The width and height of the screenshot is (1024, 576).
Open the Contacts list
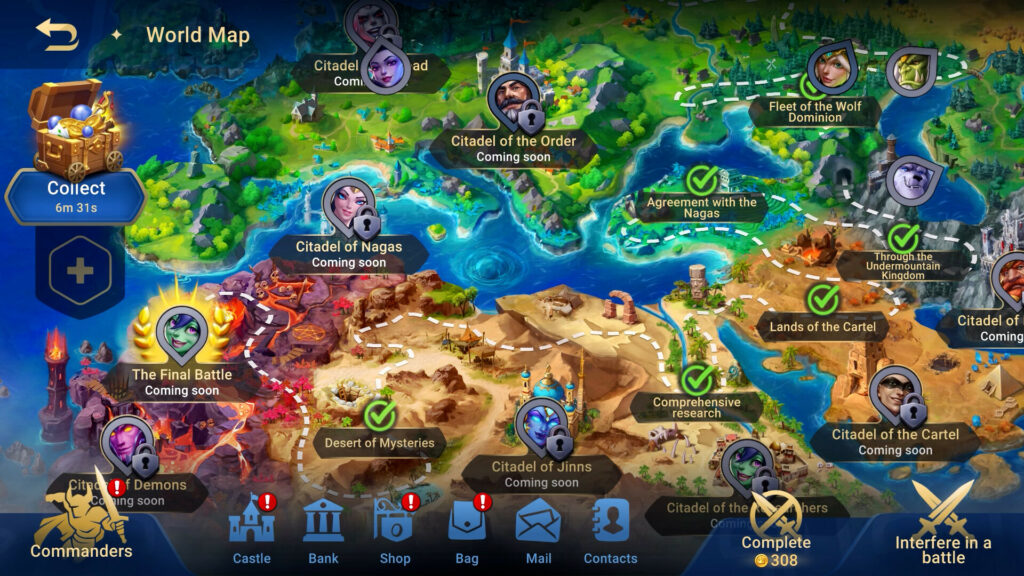coord(610,530)
